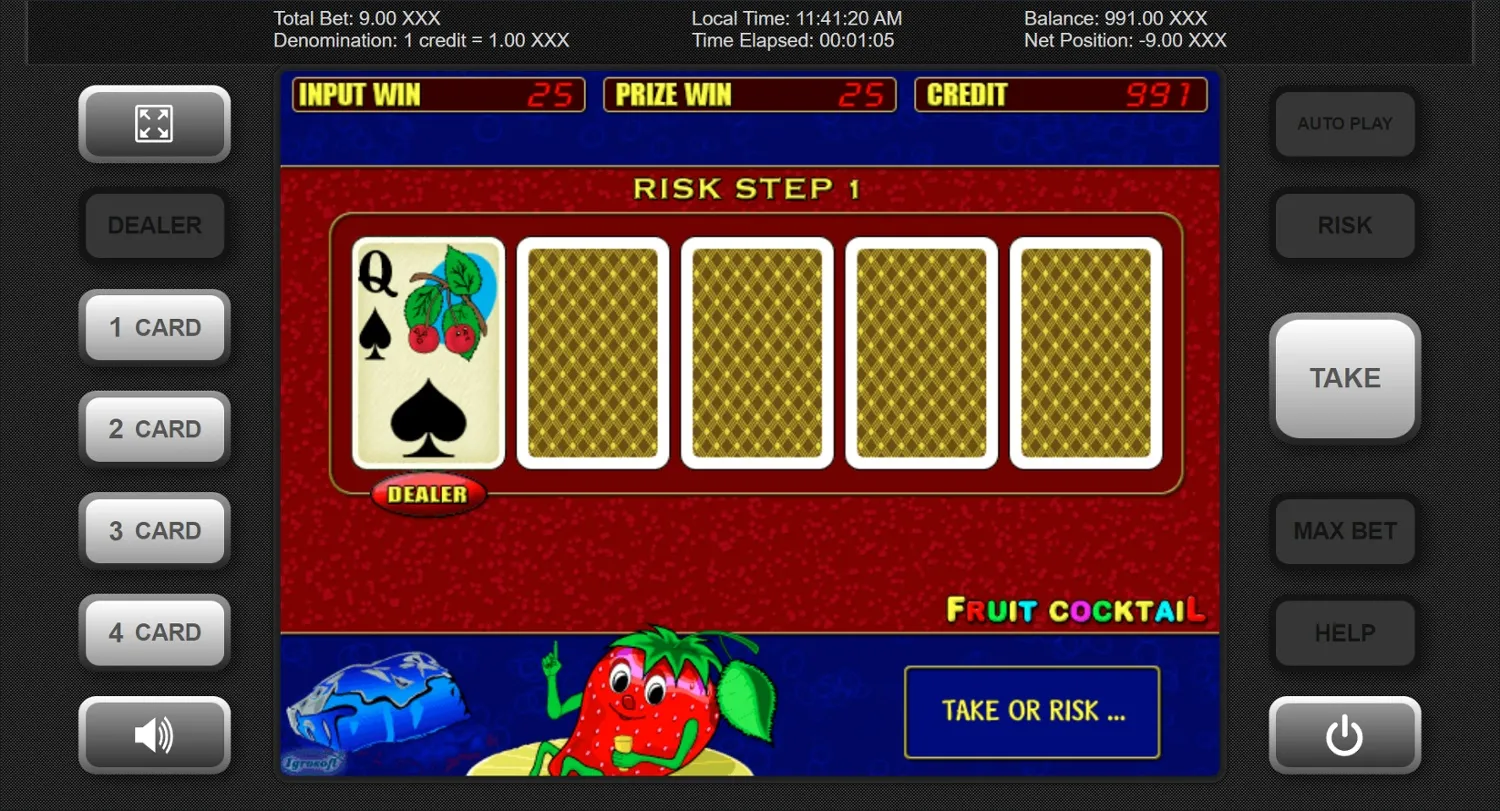Flip the second face-down card

[756, 352]
